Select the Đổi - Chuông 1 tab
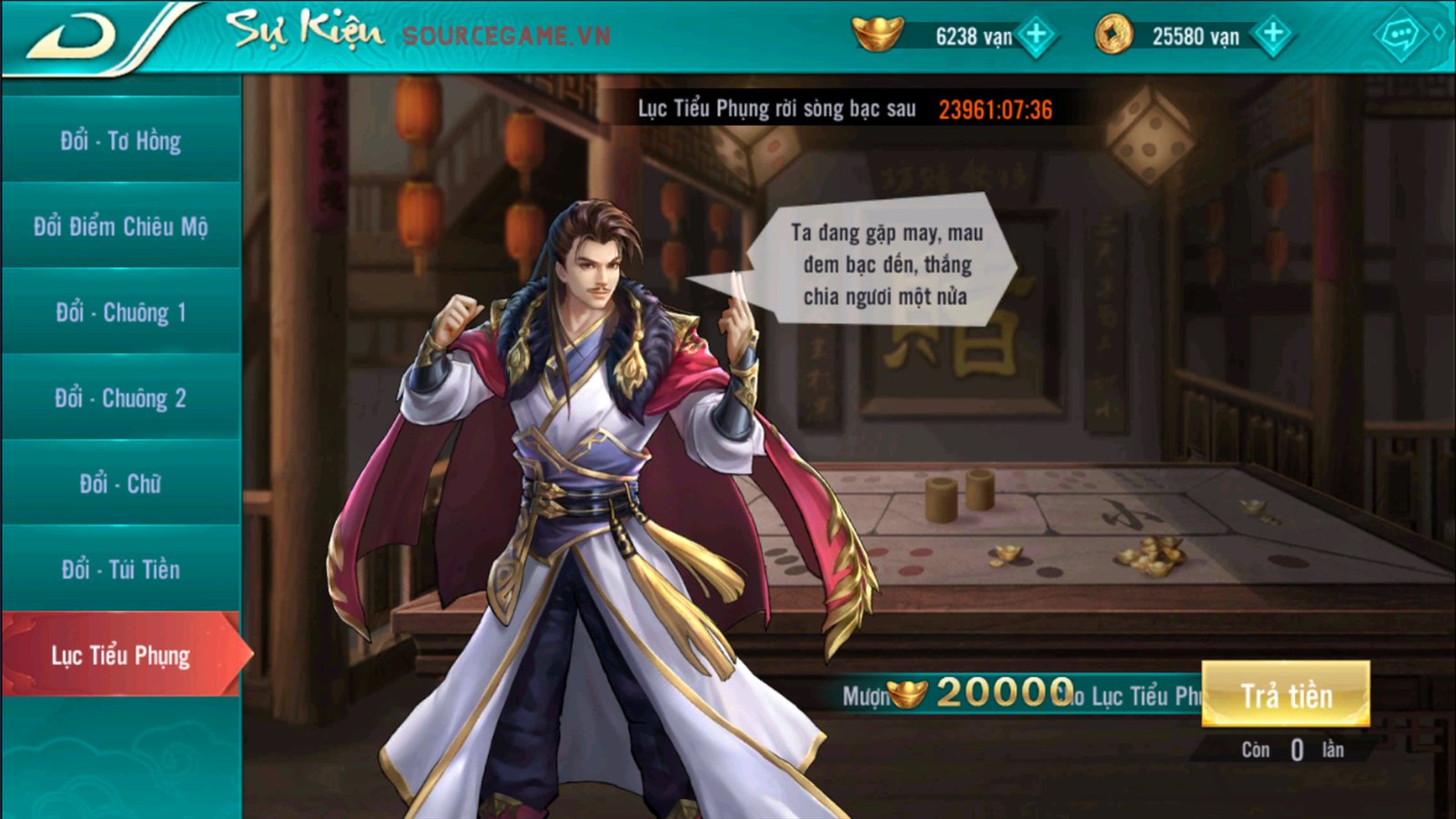The width and height of the screenshot is (1456, 819). (x=121, y=312)
